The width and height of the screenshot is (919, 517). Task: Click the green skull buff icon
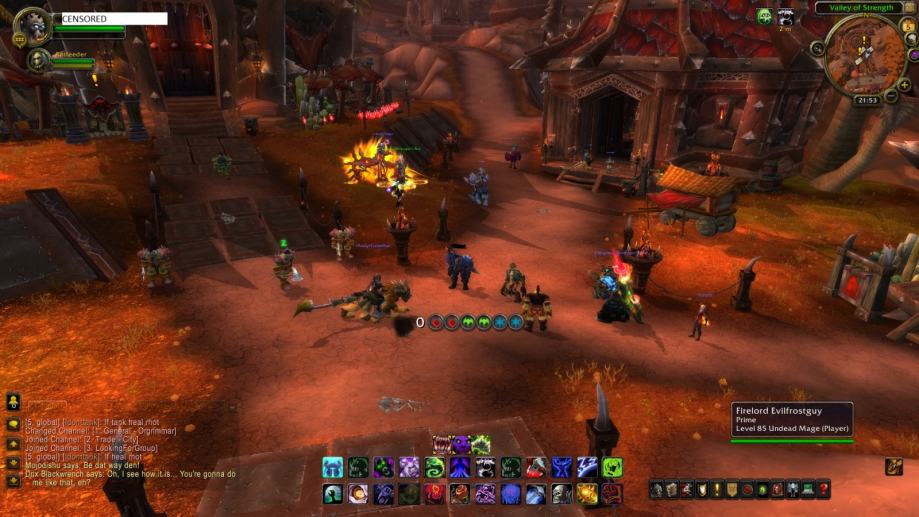tap(764, 16)
